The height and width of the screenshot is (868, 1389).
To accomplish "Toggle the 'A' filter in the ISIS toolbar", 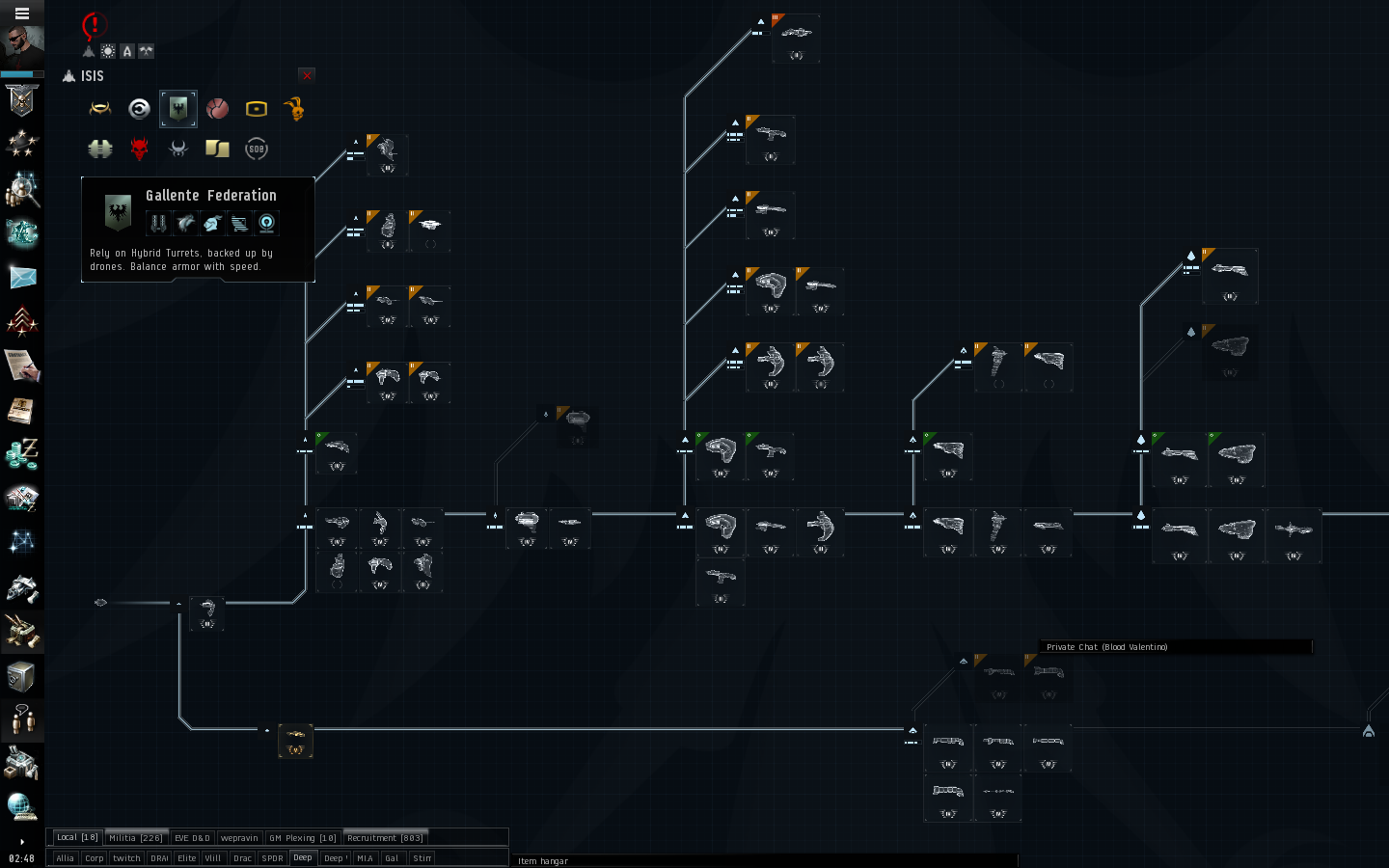I will pyautogui.click(x=127, y=51).
